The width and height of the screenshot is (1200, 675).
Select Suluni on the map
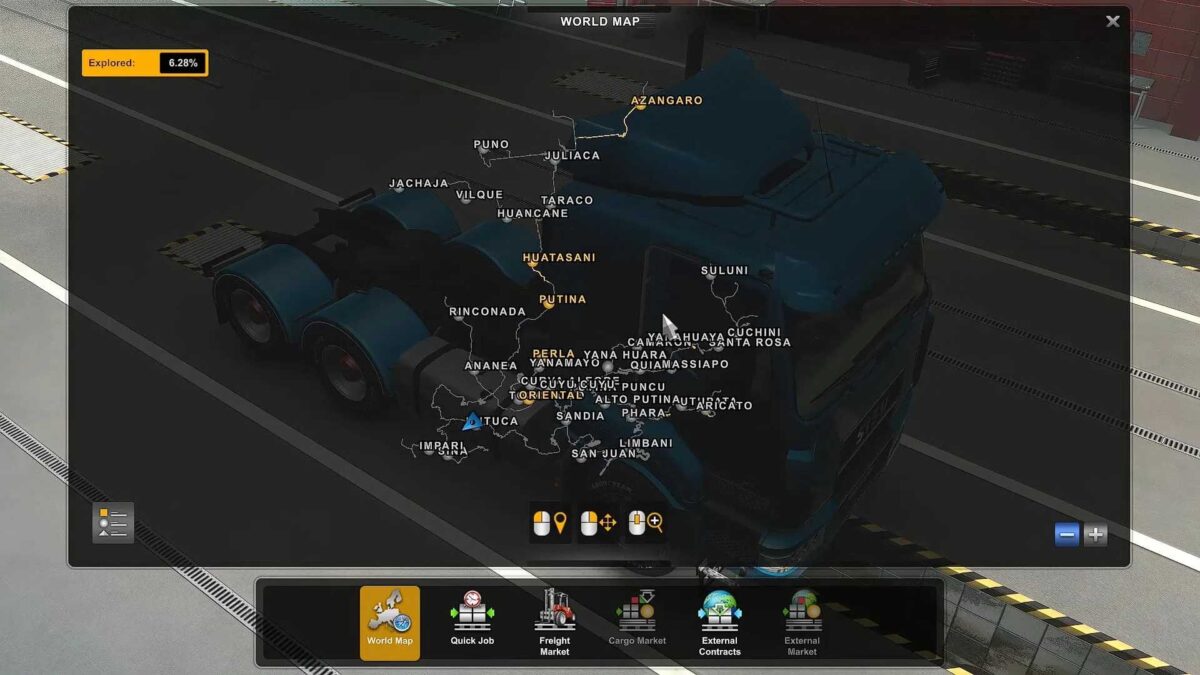pyautogui.click(x=724, y=270)
